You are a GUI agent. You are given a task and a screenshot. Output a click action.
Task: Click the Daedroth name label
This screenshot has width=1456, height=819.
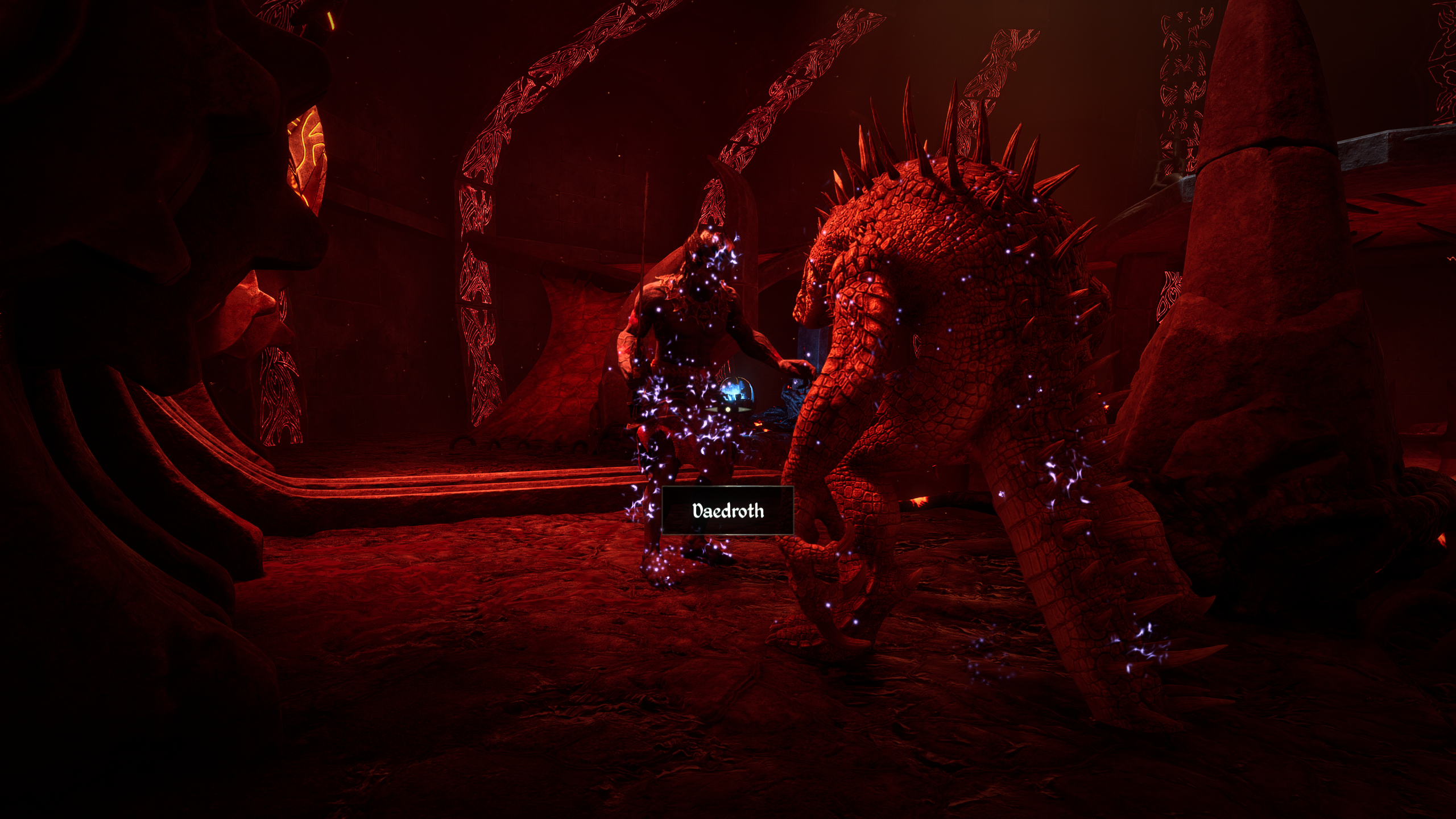point(727,511)
